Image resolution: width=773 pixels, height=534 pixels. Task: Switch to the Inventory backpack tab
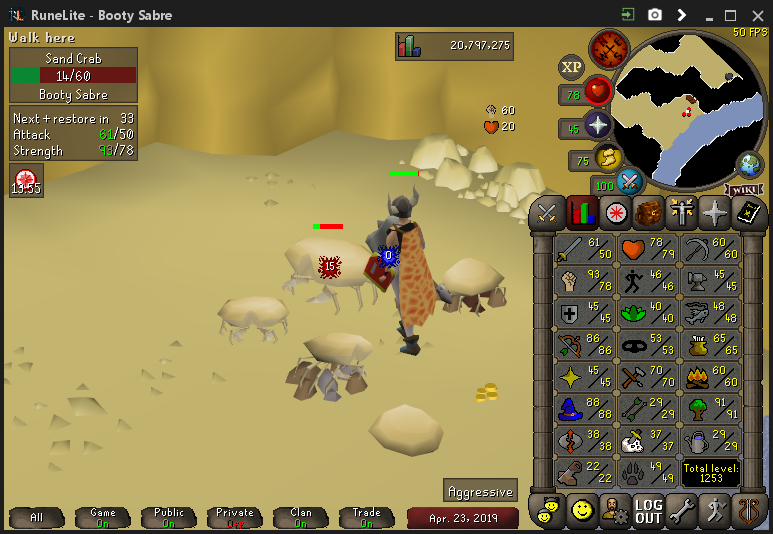(x=649, y=213)
